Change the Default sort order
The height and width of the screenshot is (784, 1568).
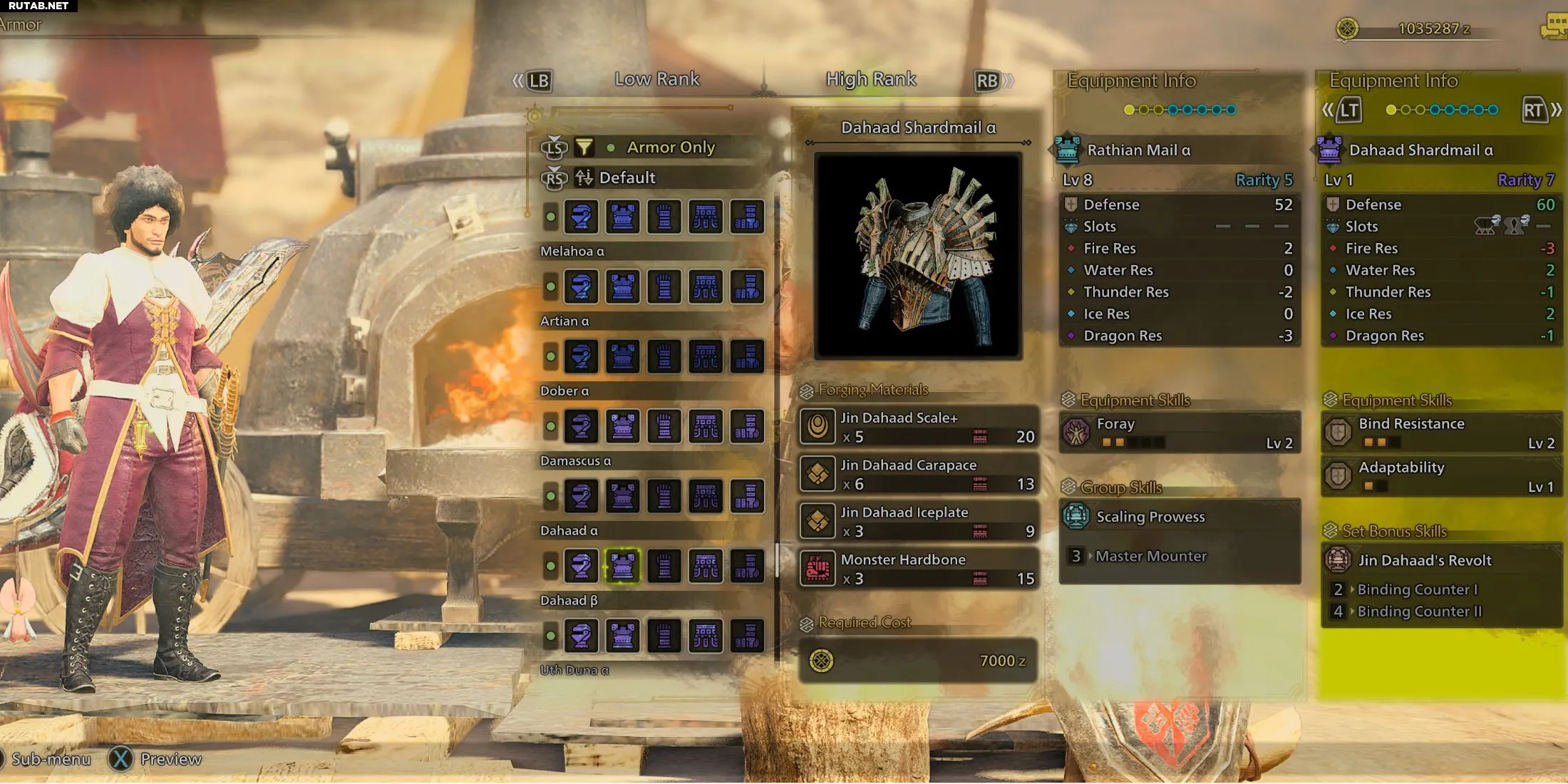click(x=626, y=177)
